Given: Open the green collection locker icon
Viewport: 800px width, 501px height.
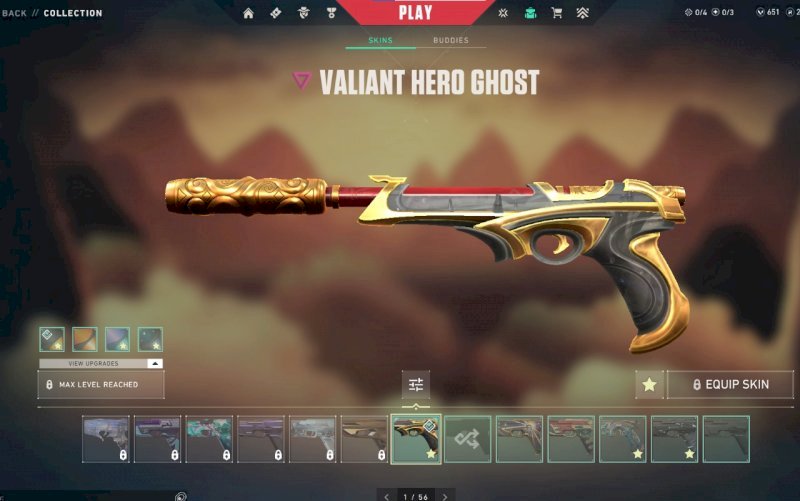Looking at the screenshot, I should (x=530, y=13).
